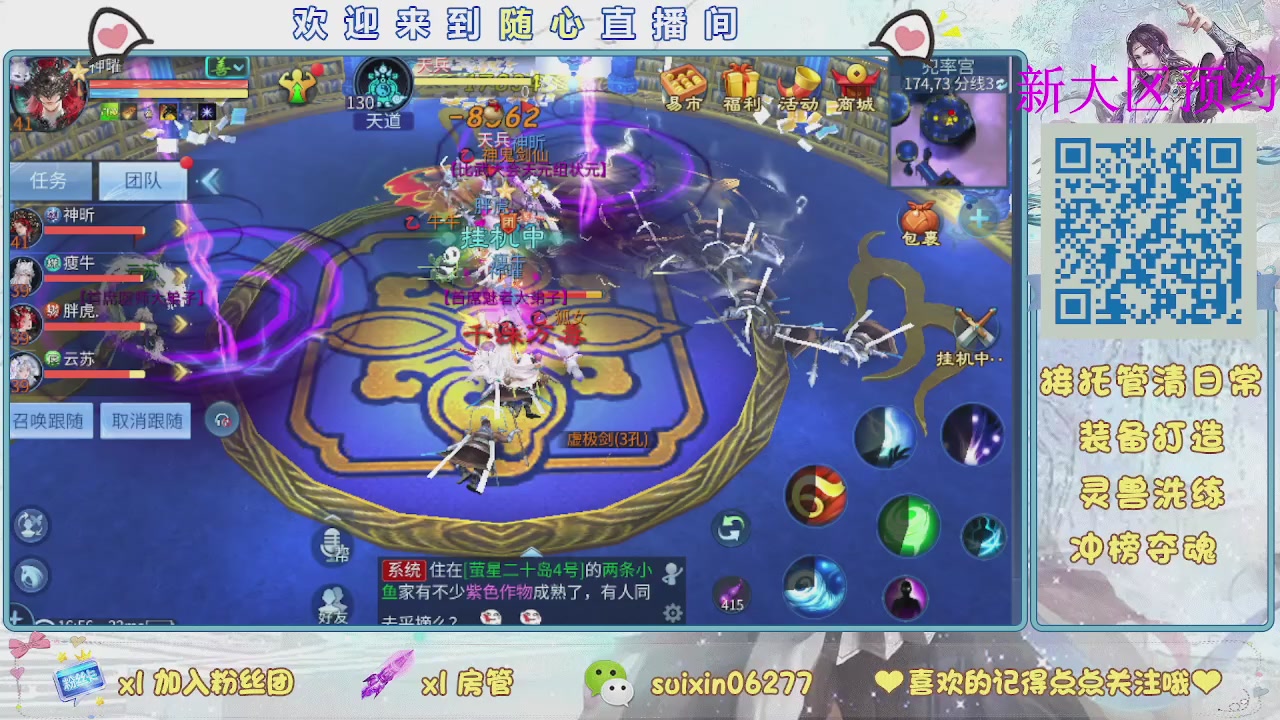
Task: Switch to the 团队 team tab
Action: point(143,178)
